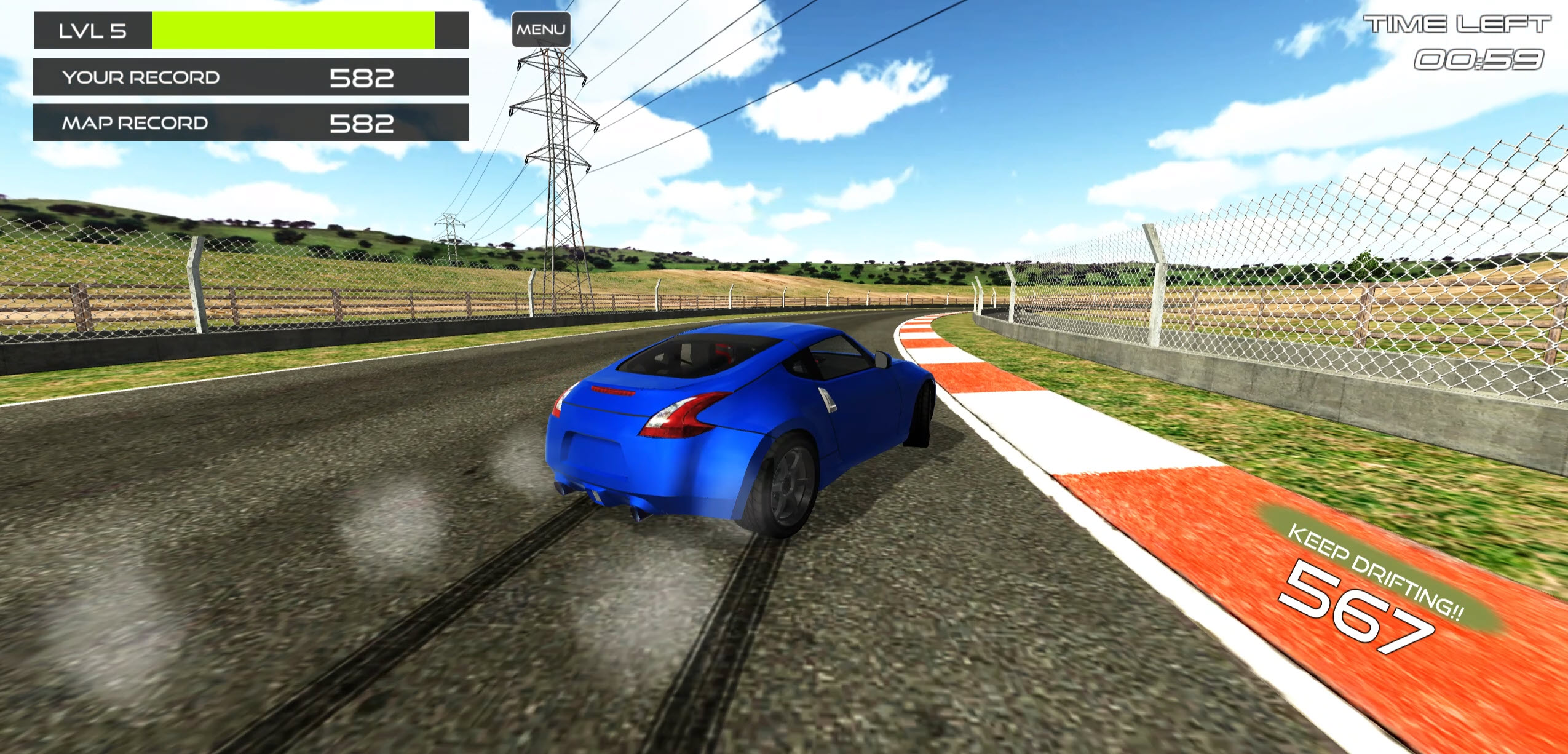Viewport: 1568px width, 754px height.
Task: Click YOUR RECORD value 582
Action: (x=362, y=78)
